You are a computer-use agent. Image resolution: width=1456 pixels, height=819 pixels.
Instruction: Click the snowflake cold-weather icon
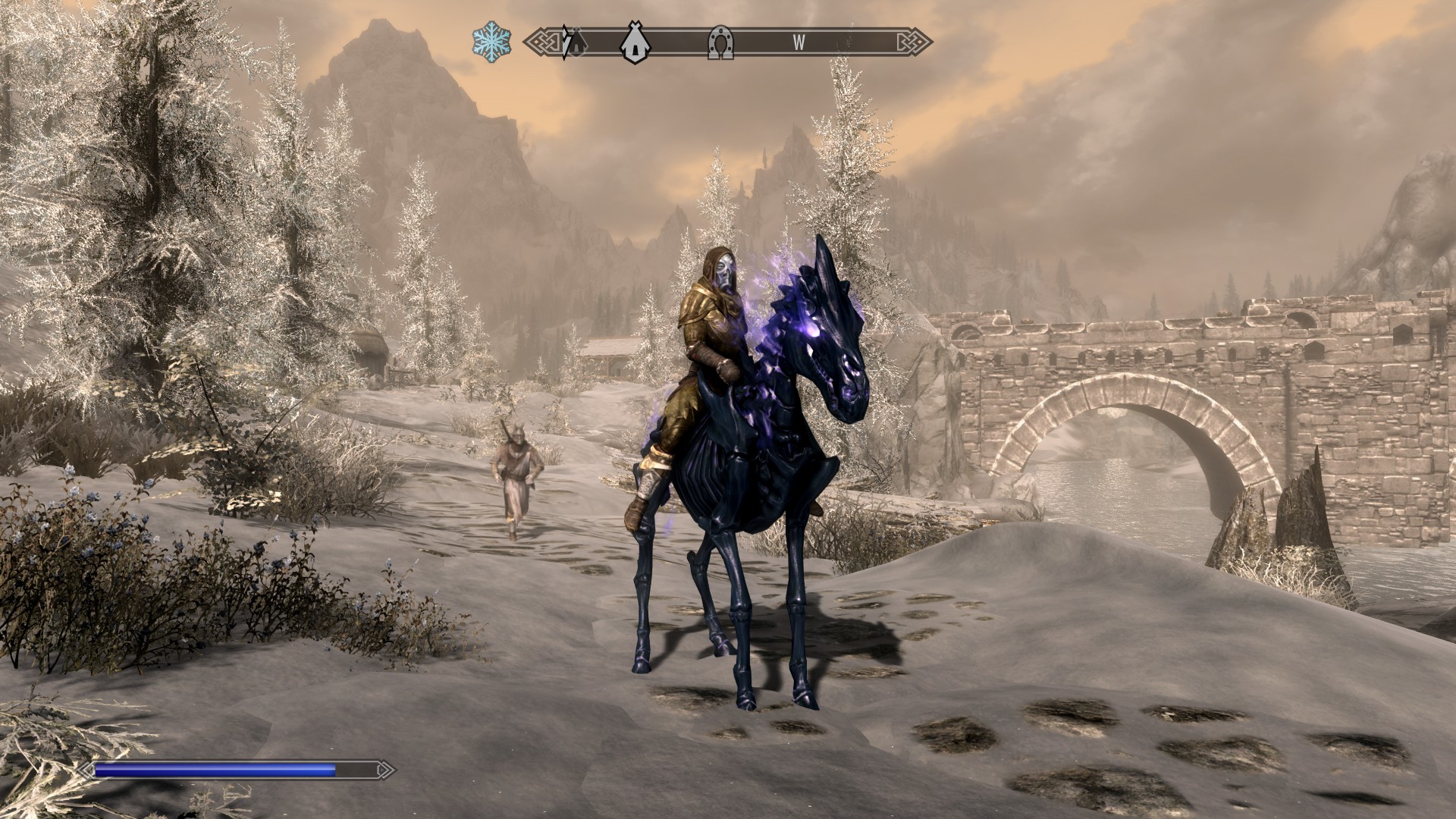[491, 41]
